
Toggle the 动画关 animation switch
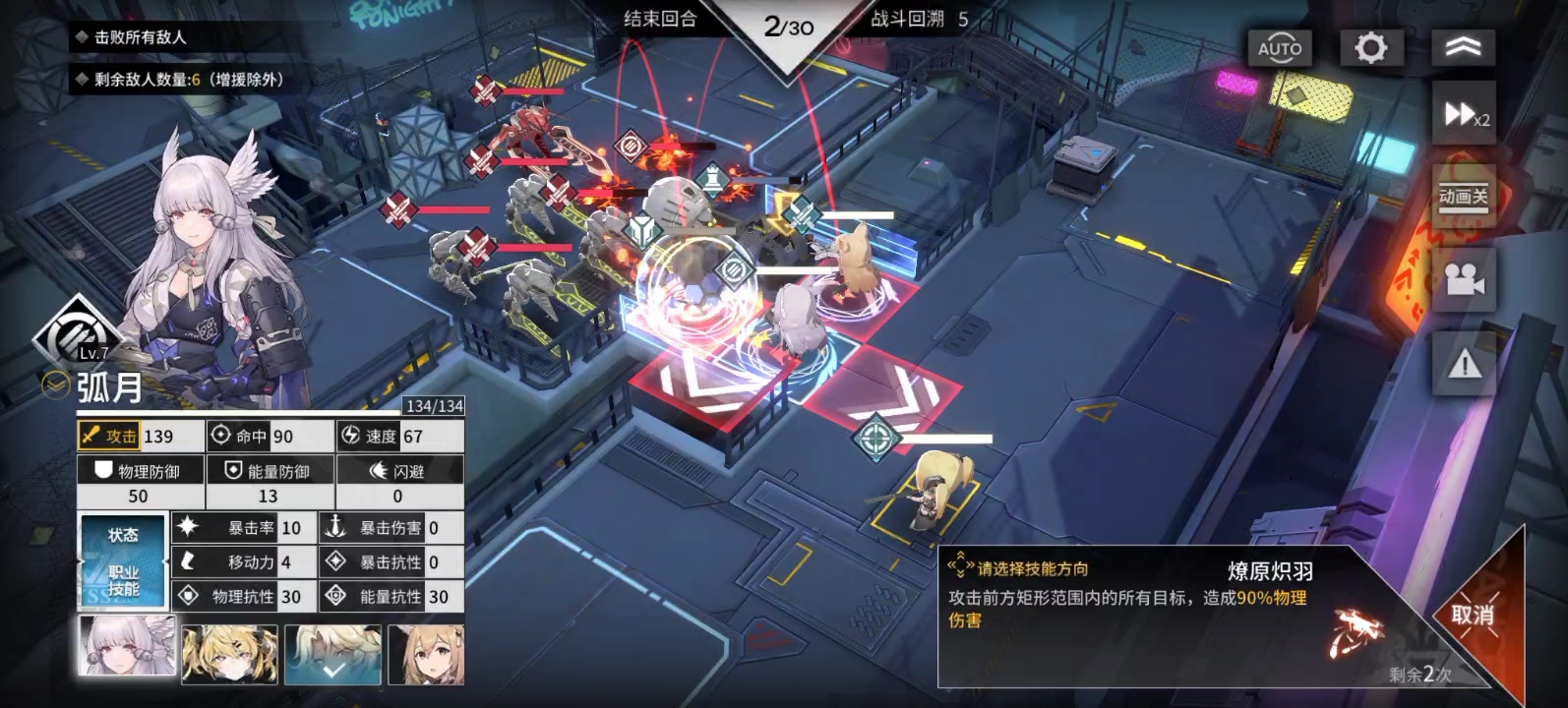click(1464, 197)
